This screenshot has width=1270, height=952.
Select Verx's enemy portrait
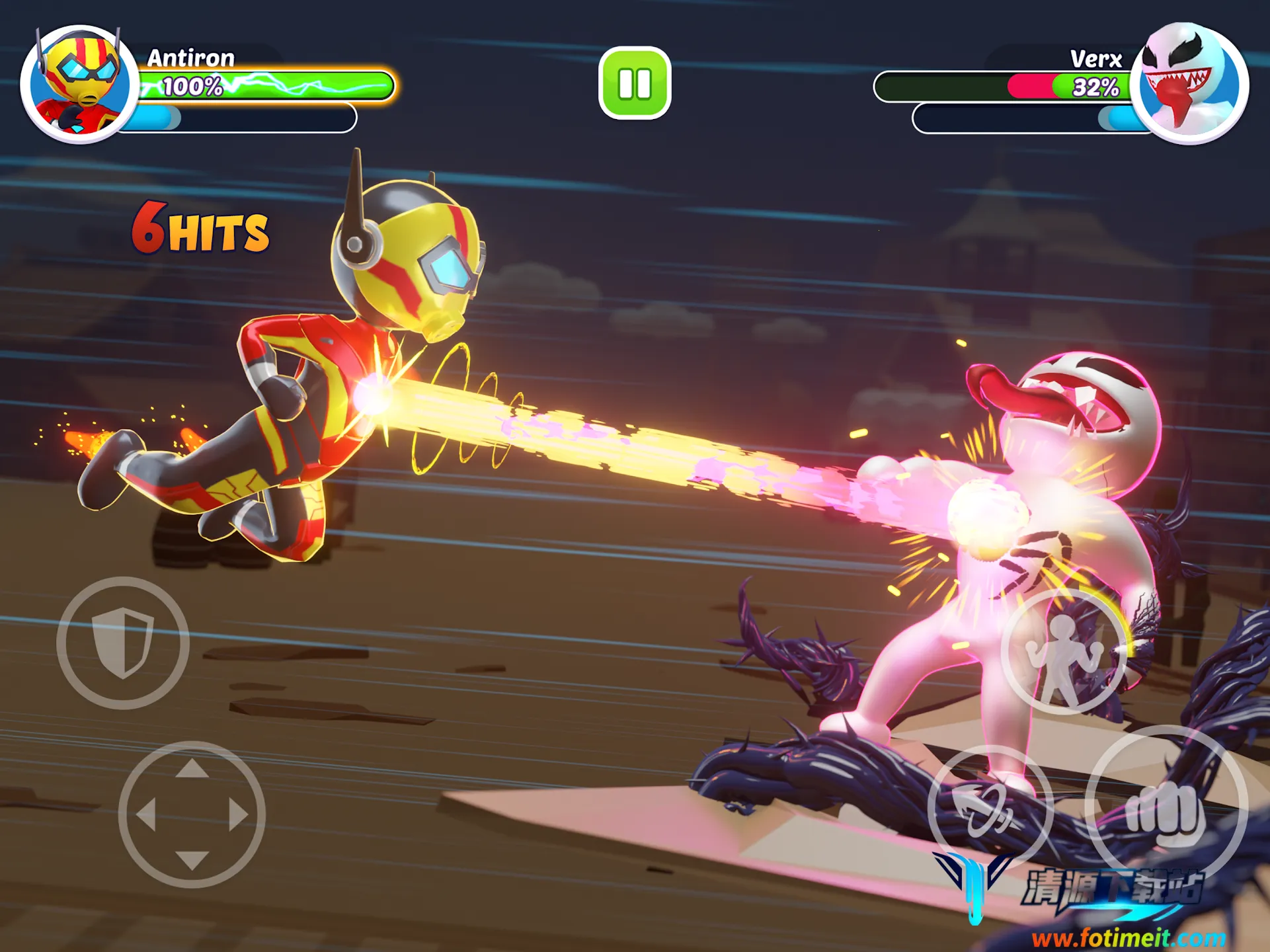(1189, 84)
